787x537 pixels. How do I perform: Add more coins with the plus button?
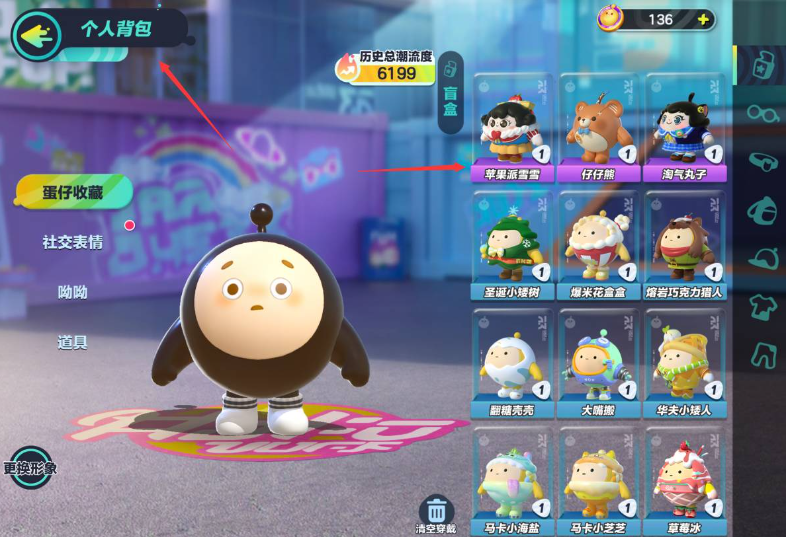(703, 19)
